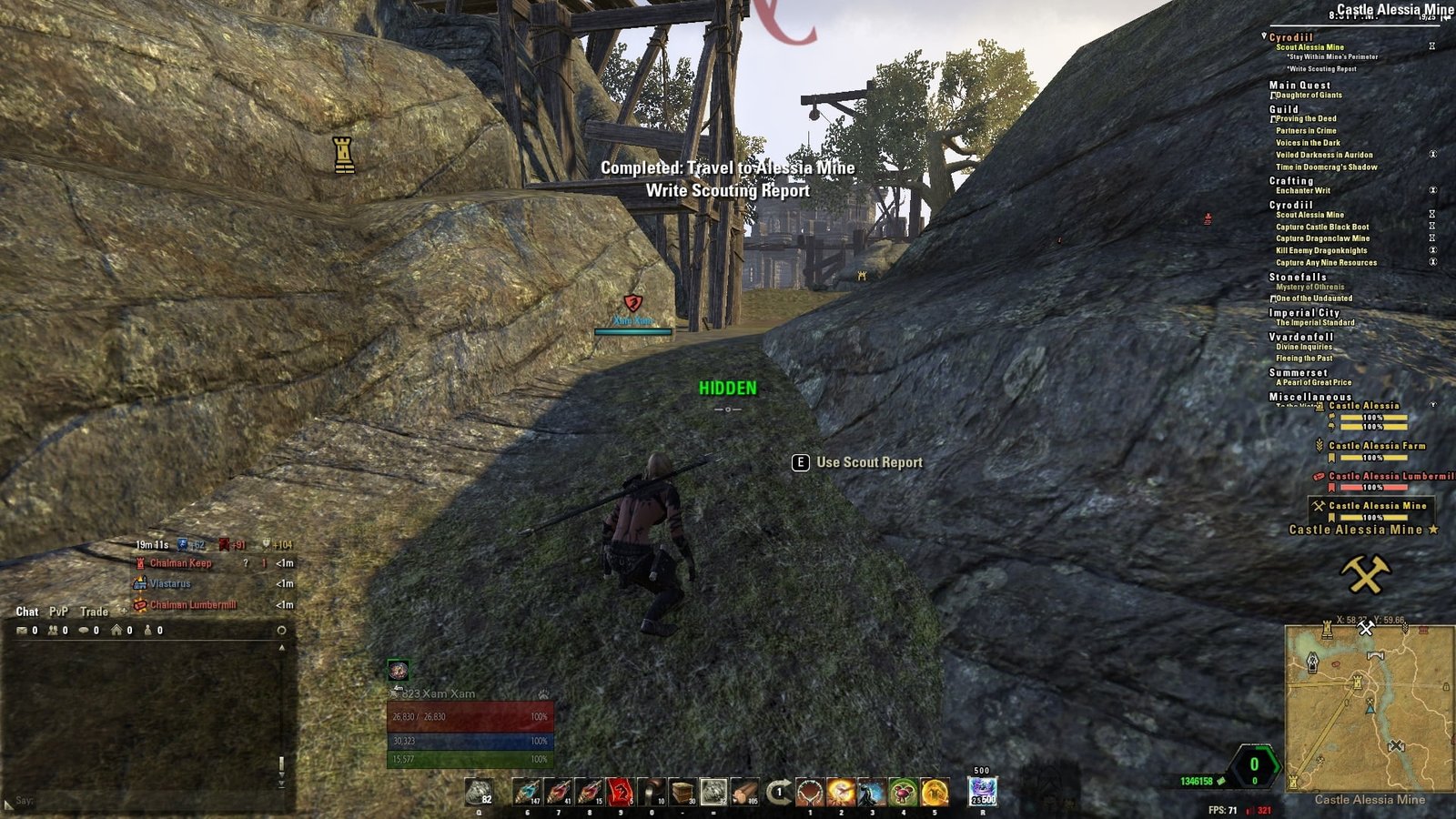Select the Kill Enemy Dragonknights quest
The height and width of the screenshot is (819, 1456).
click(1320, 250)
